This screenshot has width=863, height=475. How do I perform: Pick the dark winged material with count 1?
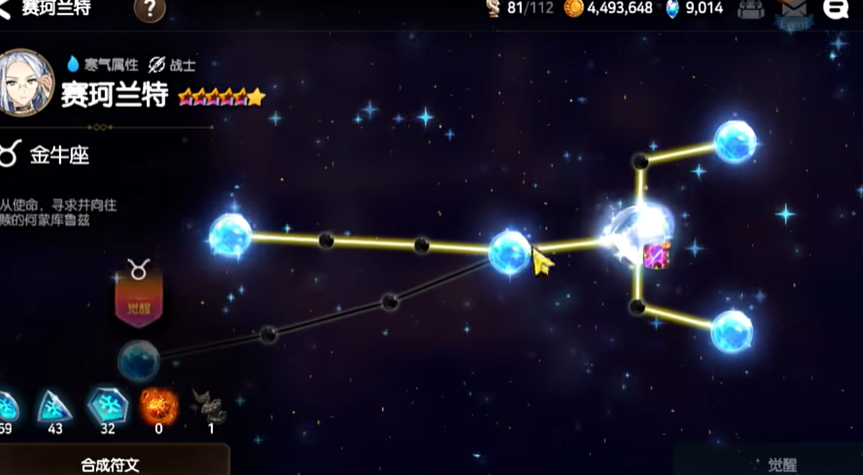click(209, 406)
